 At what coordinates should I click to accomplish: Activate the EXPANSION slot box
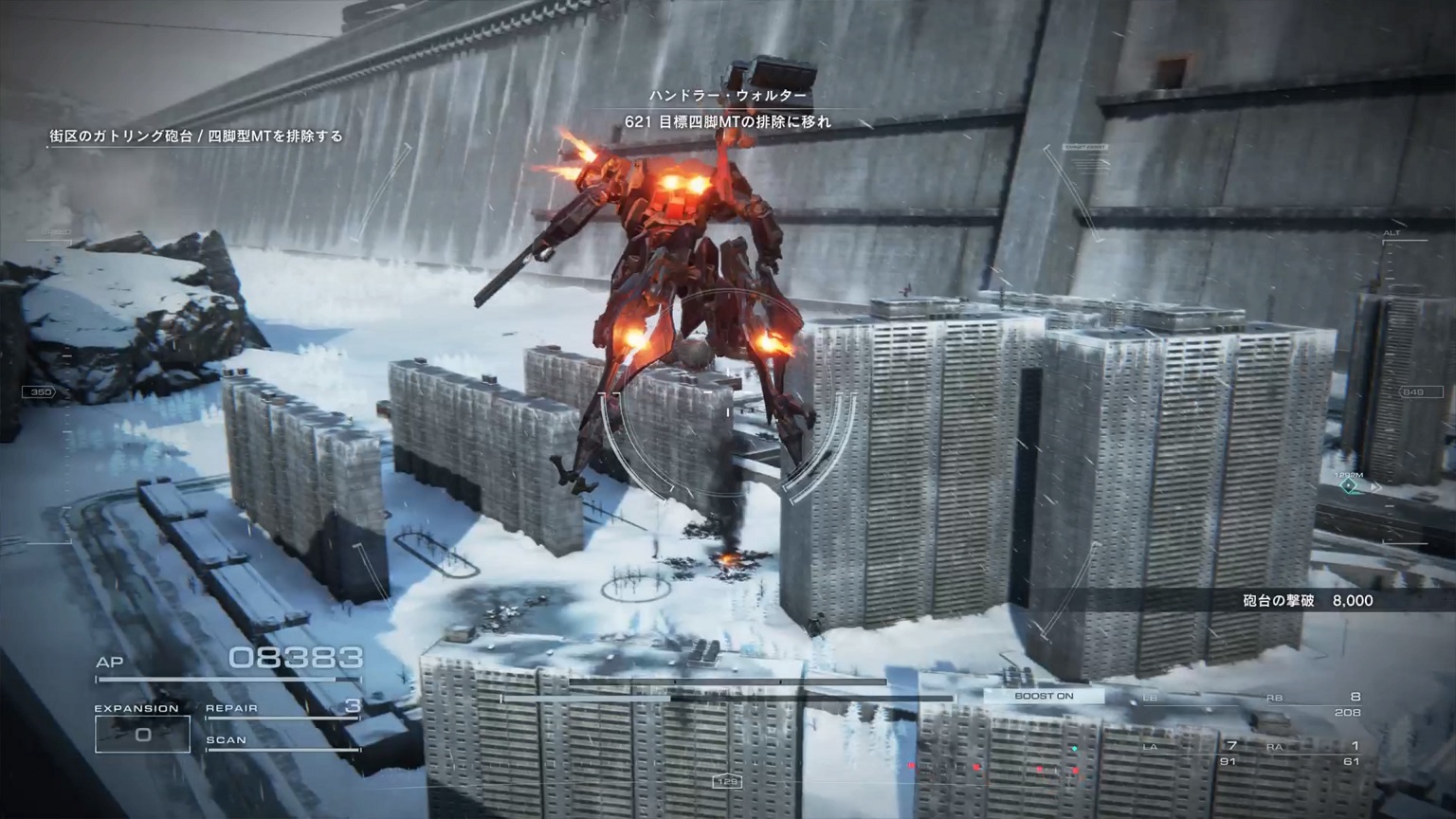pyautogui.click(x=142, y=734)
